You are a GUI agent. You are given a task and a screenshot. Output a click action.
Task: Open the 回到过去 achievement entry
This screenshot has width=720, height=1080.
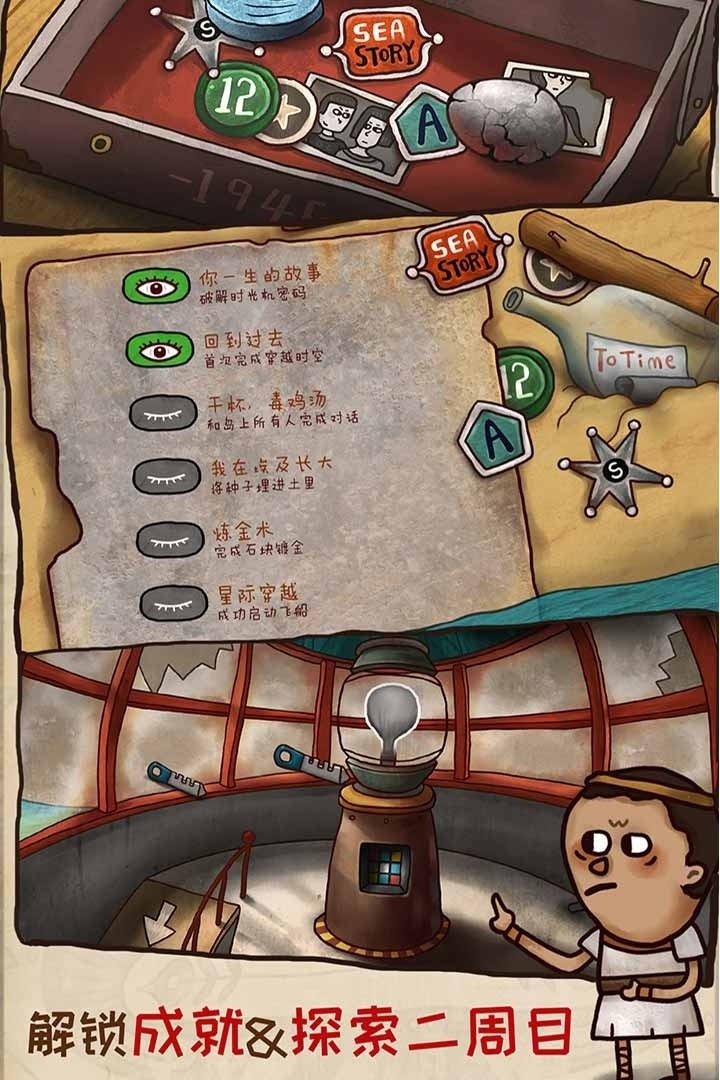coord(262,348)
